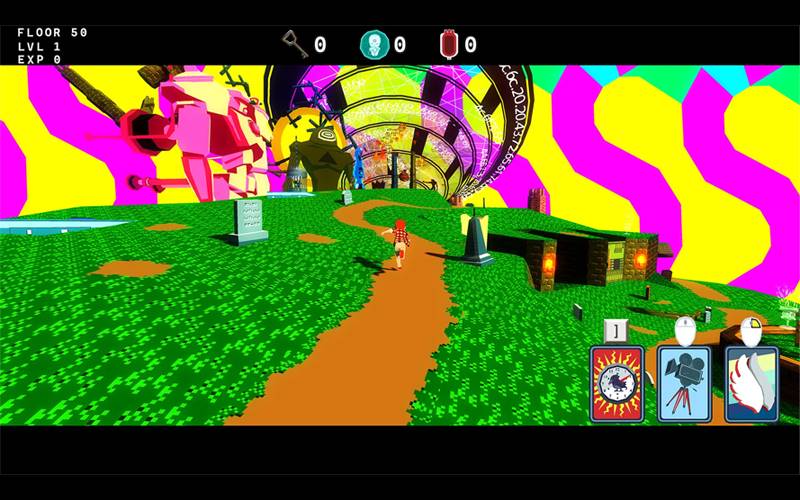Activate the film camera card
Screen dimensions: 800x500
(684, 384)
